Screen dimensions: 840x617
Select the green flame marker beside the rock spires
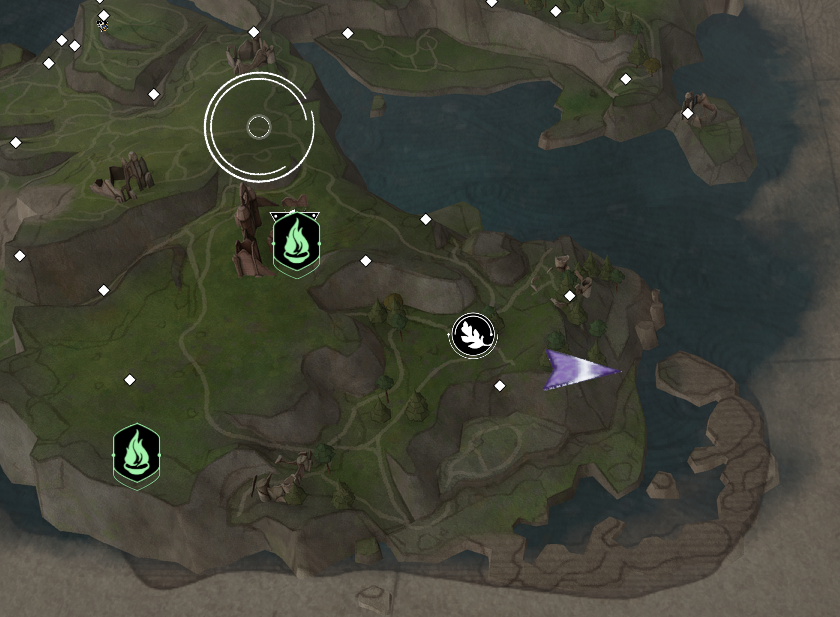pyautogui.click(x=296, y=243)
